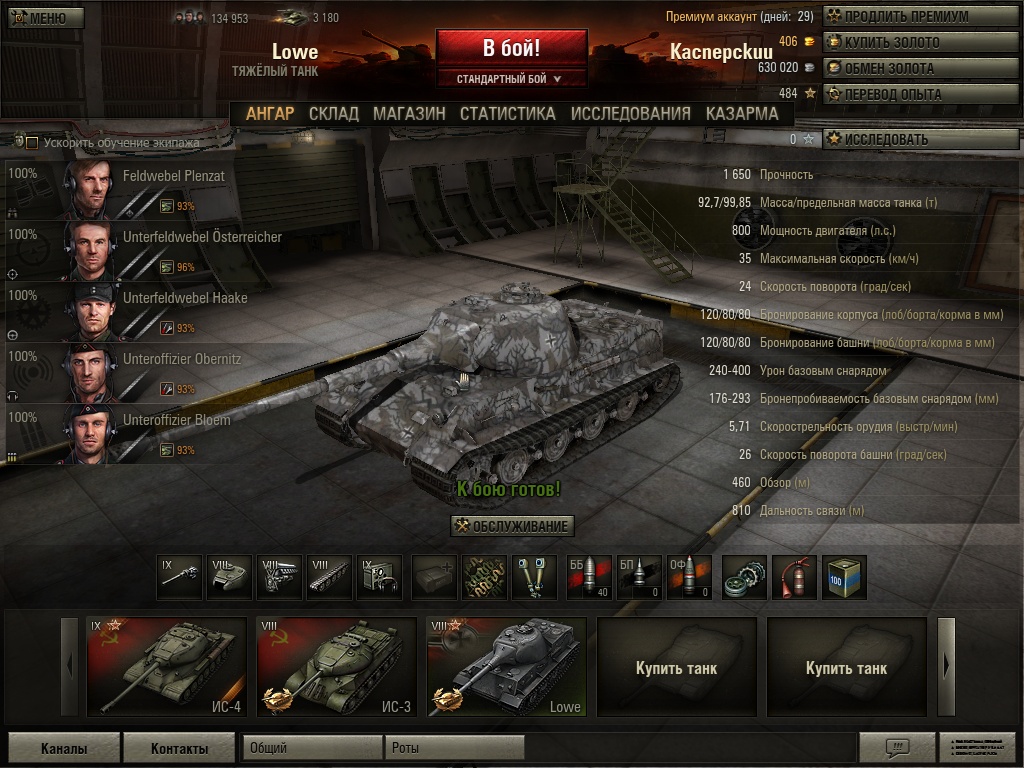Screen dimensions: 1024x768
Task: Click Купить золото button
Action: point(905,43)
